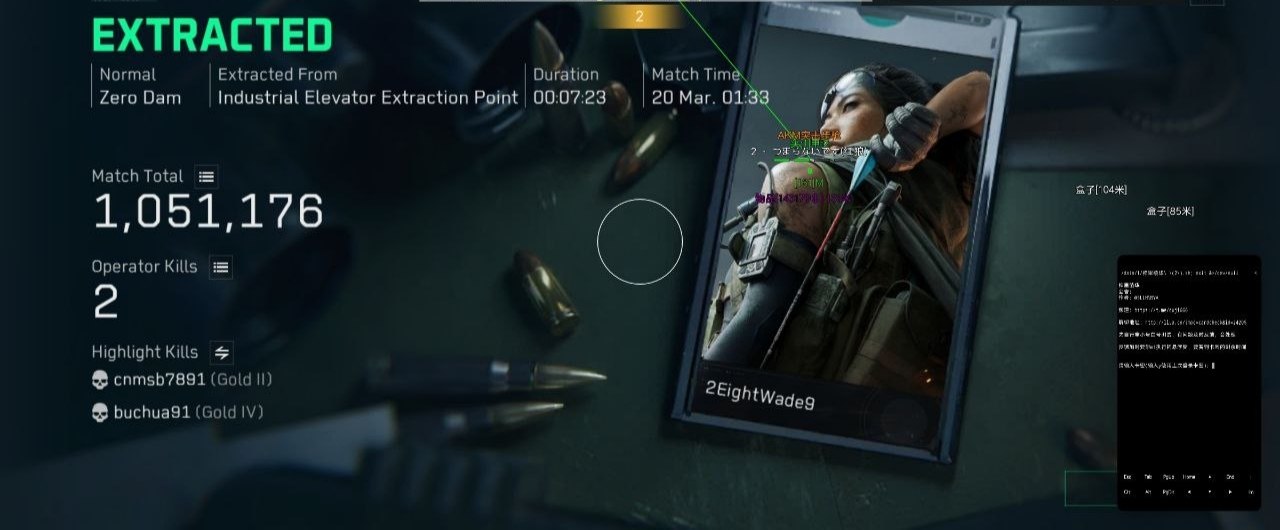Toggle the Highlight Kills swap icon
The width and height of the screenshot is (1280, 530).
click(x=222, y=352)
